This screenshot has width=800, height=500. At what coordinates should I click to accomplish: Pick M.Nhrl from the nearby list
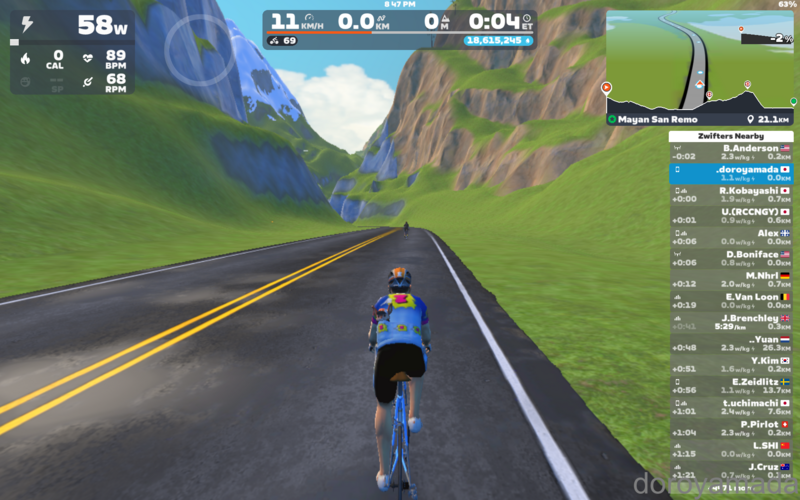tap(731, 279)
